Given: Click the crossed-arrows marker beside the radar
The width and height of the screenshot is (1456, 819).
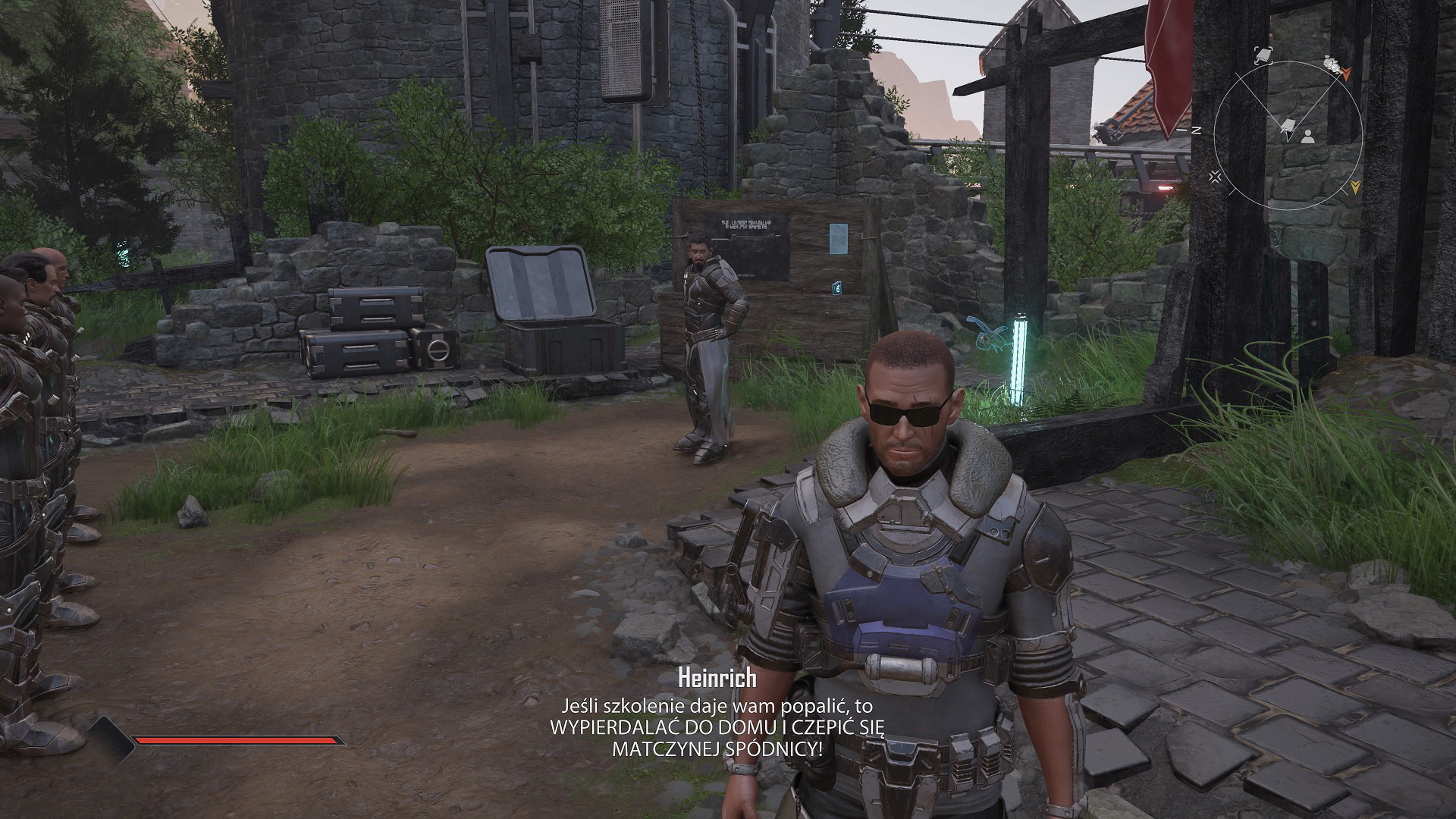Looking at the screenshot, I should coord(1216,177).
